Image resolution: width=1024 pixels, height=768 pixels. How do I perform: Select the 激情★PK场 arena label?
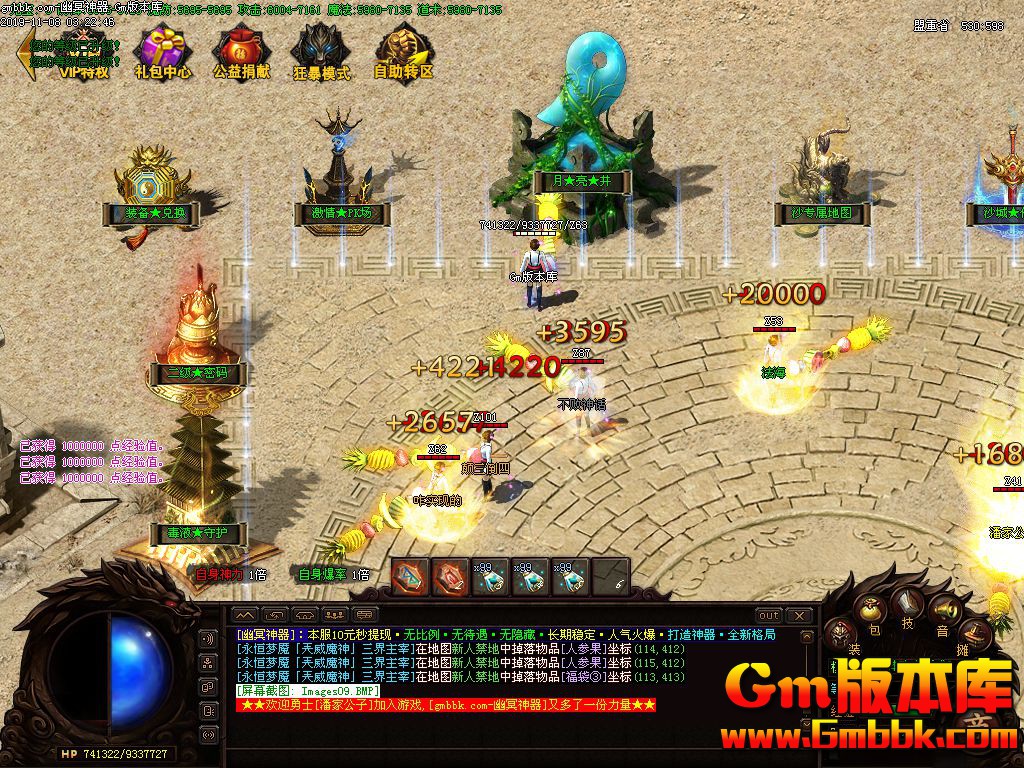click(338, 213)
